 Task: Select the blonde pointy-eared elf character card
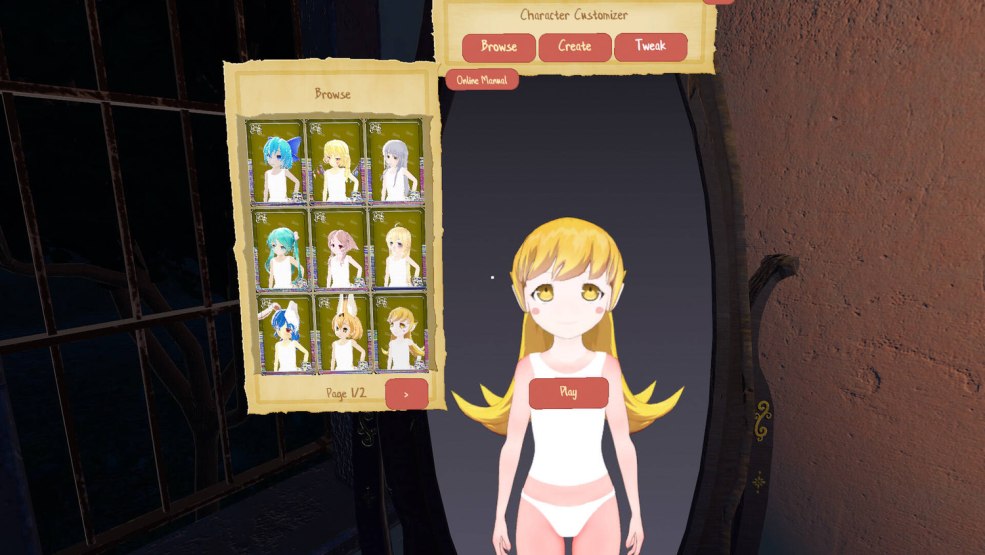click(x=399, y=333)
